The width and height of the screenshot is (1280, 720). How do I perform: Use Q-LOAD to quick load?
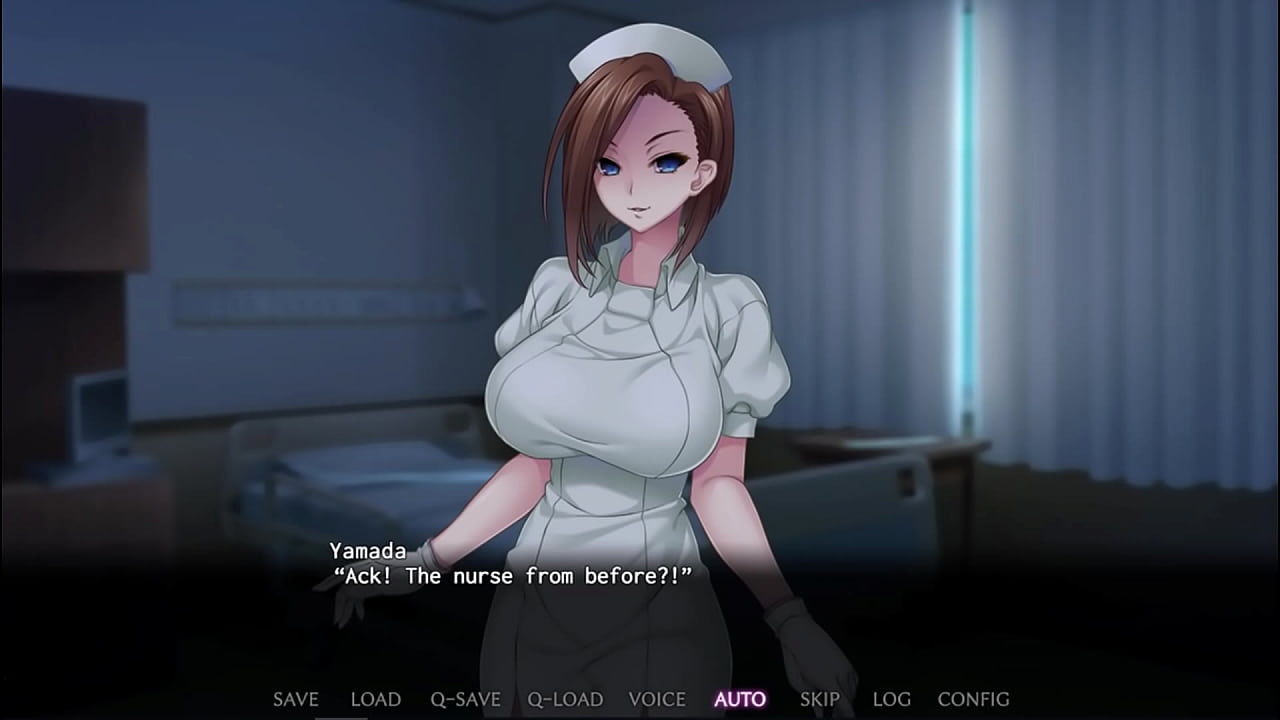(565, 699)
